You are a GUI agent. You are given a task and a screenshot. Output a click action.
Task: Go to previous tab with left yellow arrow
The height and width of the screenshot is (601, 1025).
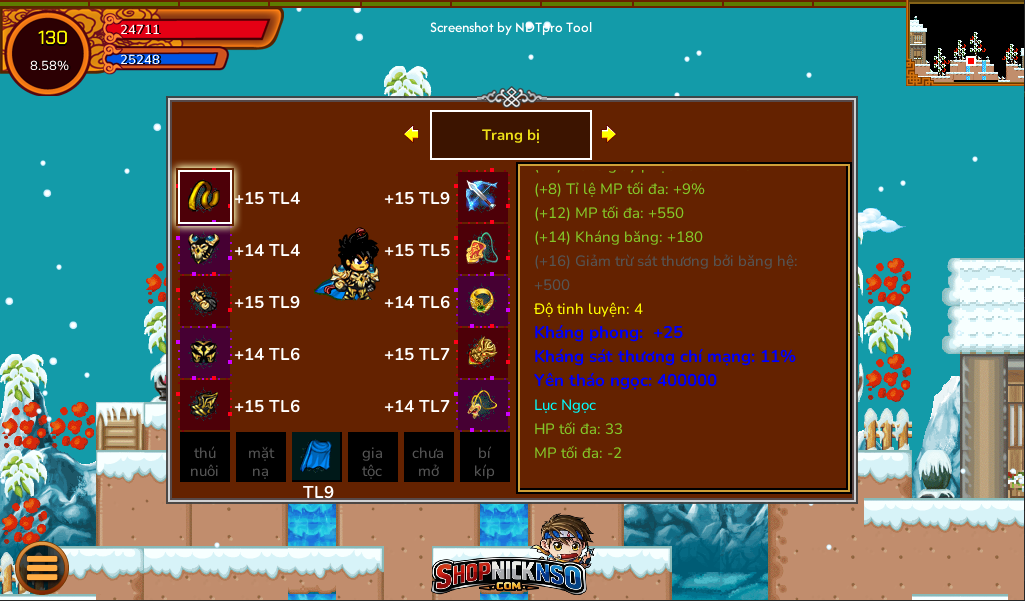[411, 134]
